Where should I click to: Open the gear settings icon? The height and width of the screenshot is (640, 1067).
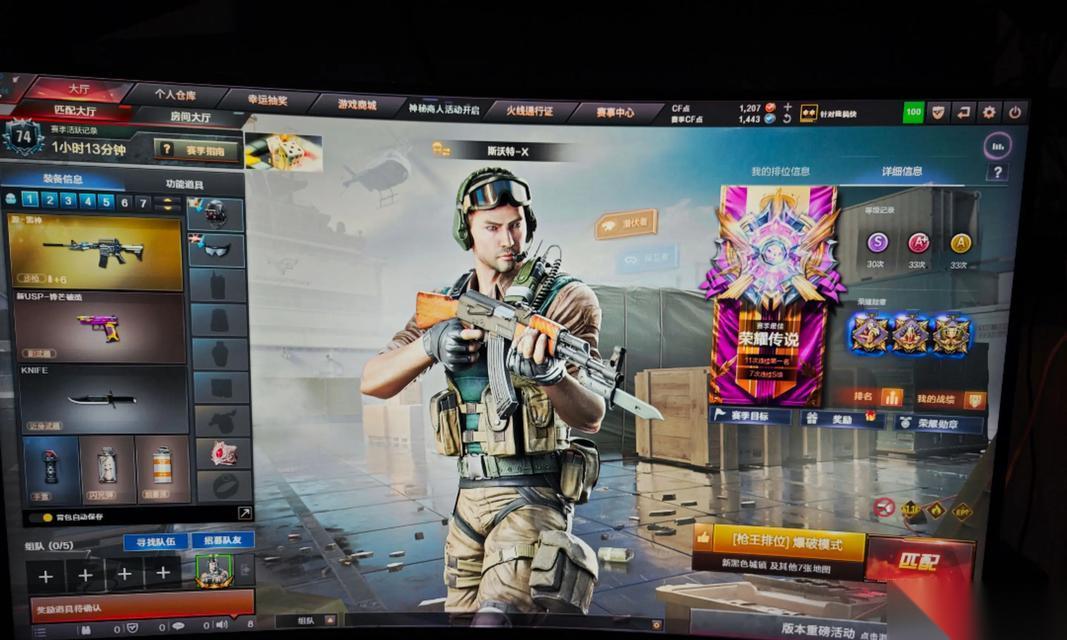click(988, 112)
